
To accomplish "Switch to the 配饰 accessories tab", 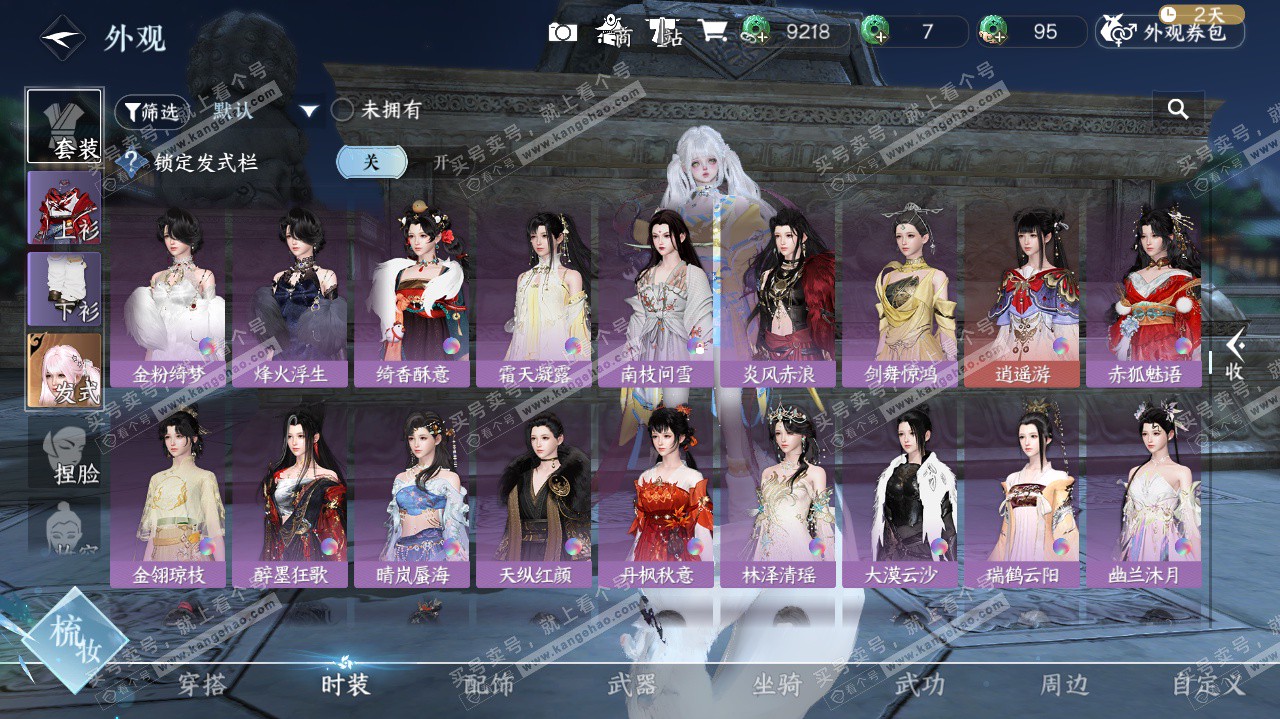I will pos(489,685).
